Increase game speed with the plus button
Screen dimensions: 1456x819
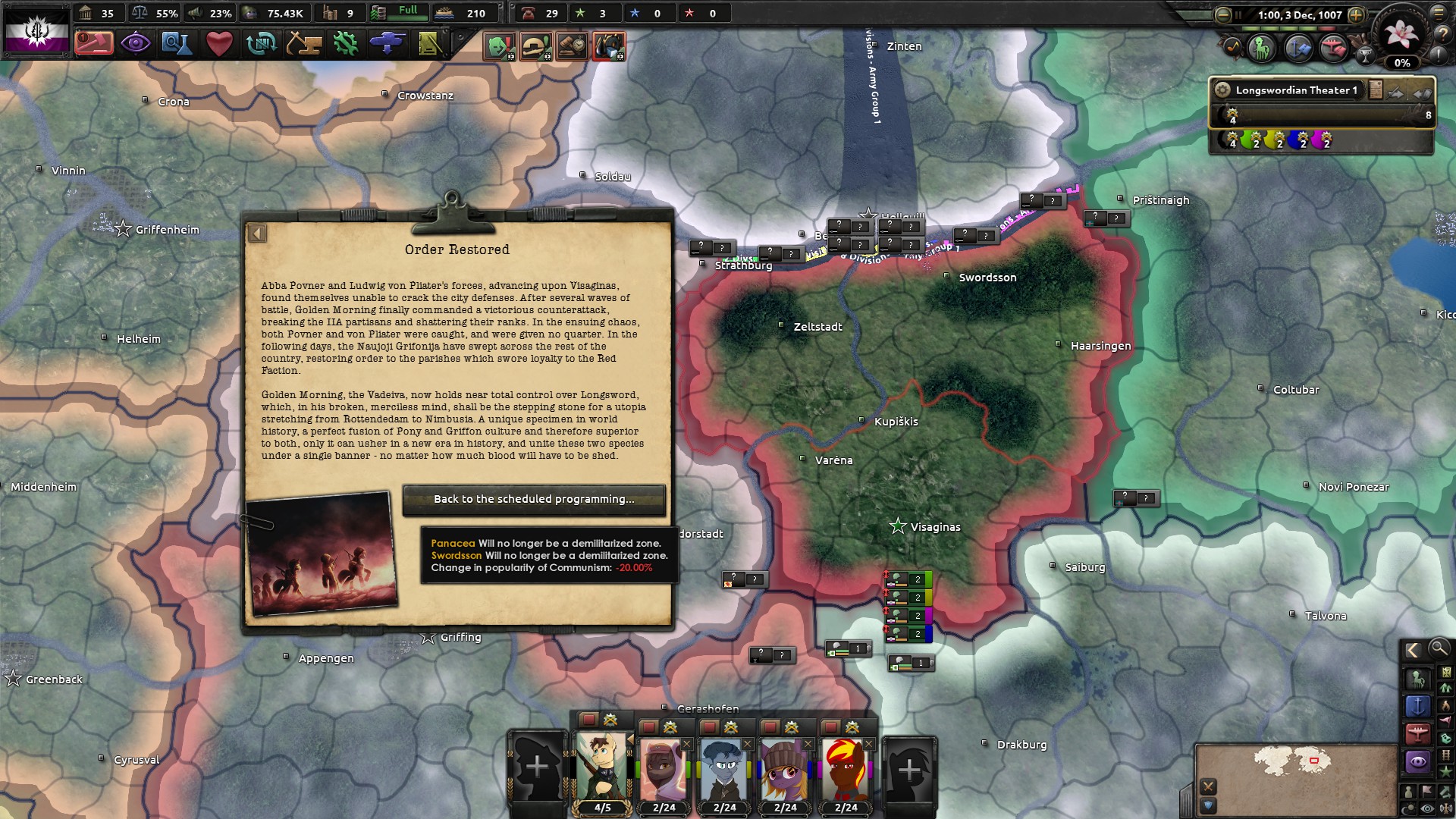pos(1356,14)
